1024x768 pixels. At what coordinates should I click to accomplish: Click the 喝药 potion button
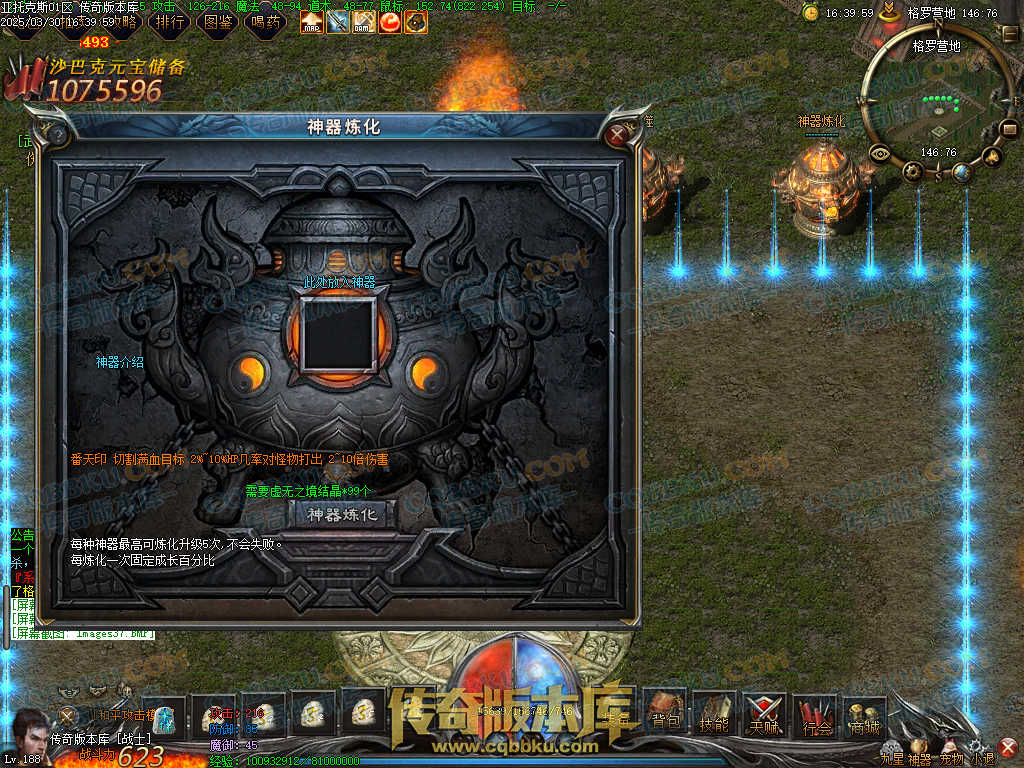266,21
